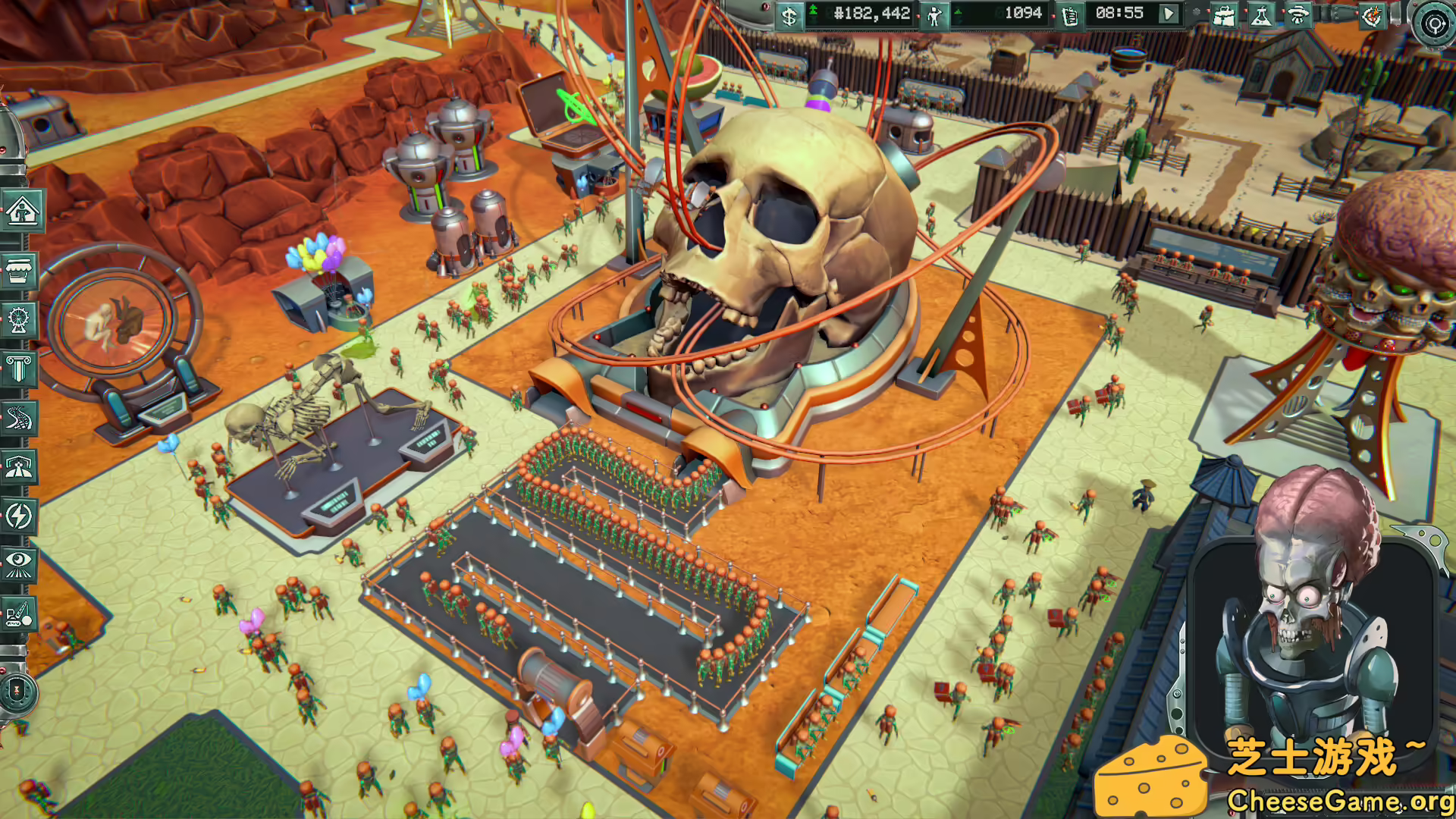Viewport: 1456px width, 819px height.
Task: Click the target with lightning bolt icon
Action: [1371, 16]
